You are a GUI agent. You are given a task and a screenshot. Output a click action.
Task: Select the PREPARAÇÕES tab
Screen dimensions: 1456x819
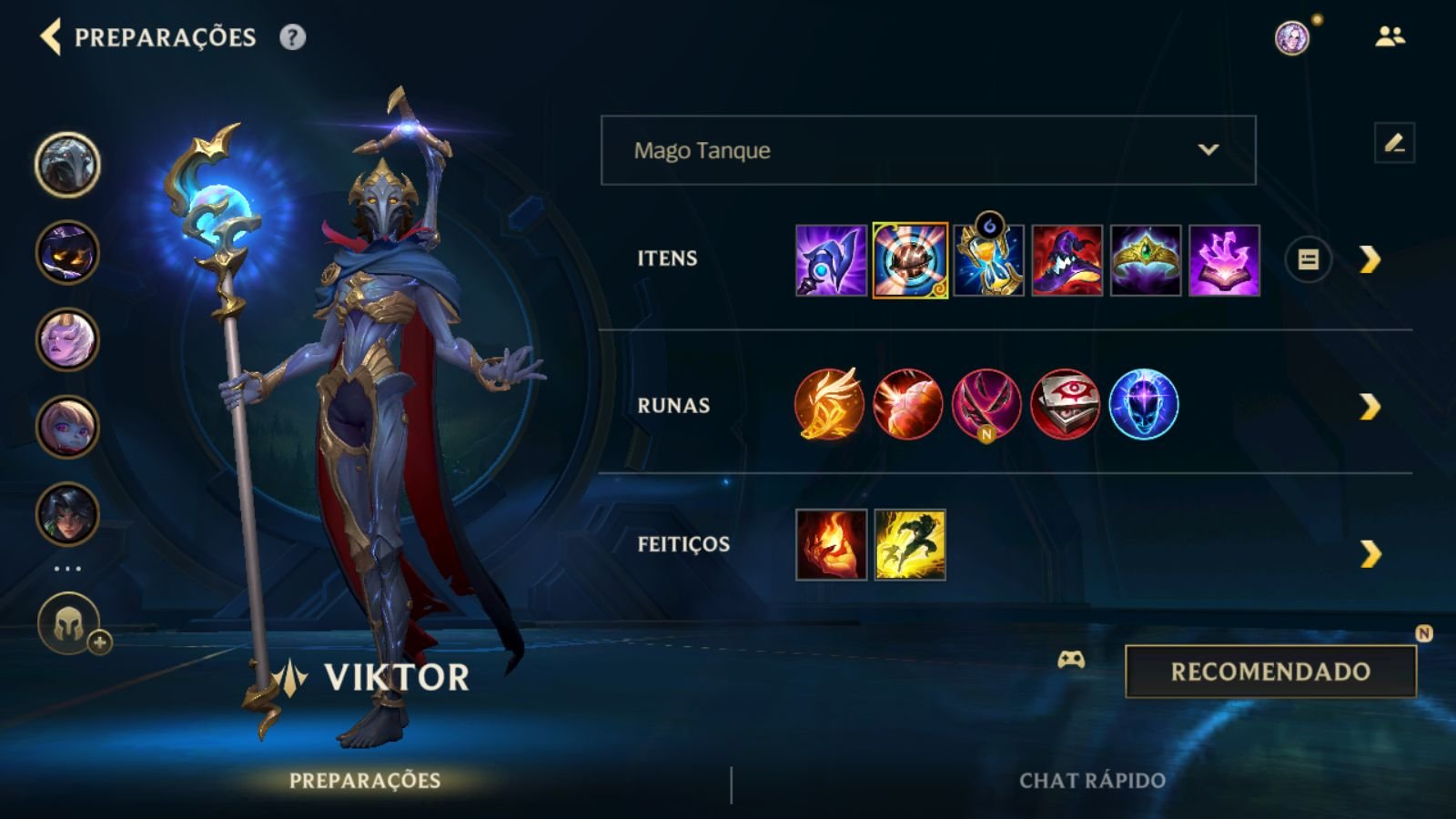pyautogui.click(x=364, y=779)
